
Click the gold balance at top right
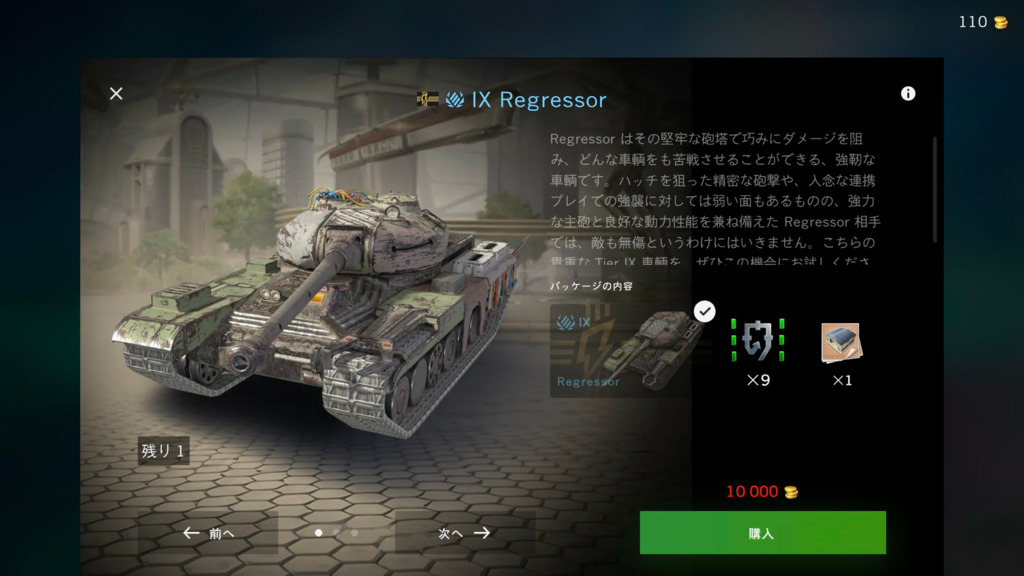click(983, 22)
